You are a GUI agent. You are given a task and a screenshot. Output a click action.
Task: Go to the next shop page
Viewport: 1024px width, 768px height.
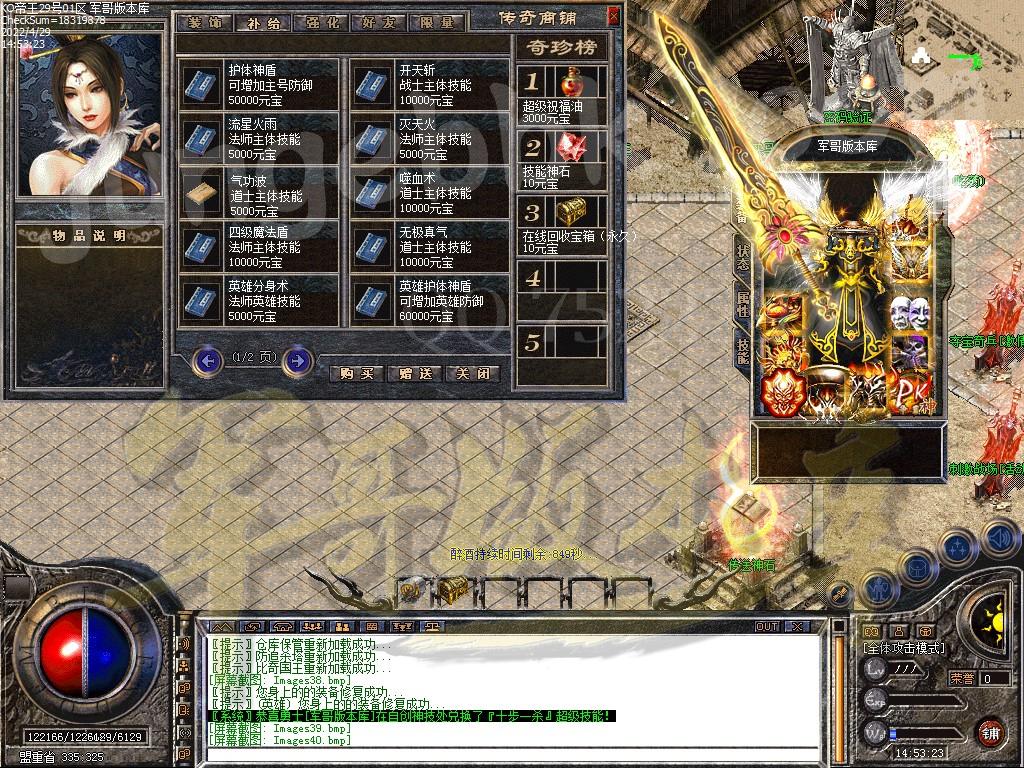click(x=297, y=359)
